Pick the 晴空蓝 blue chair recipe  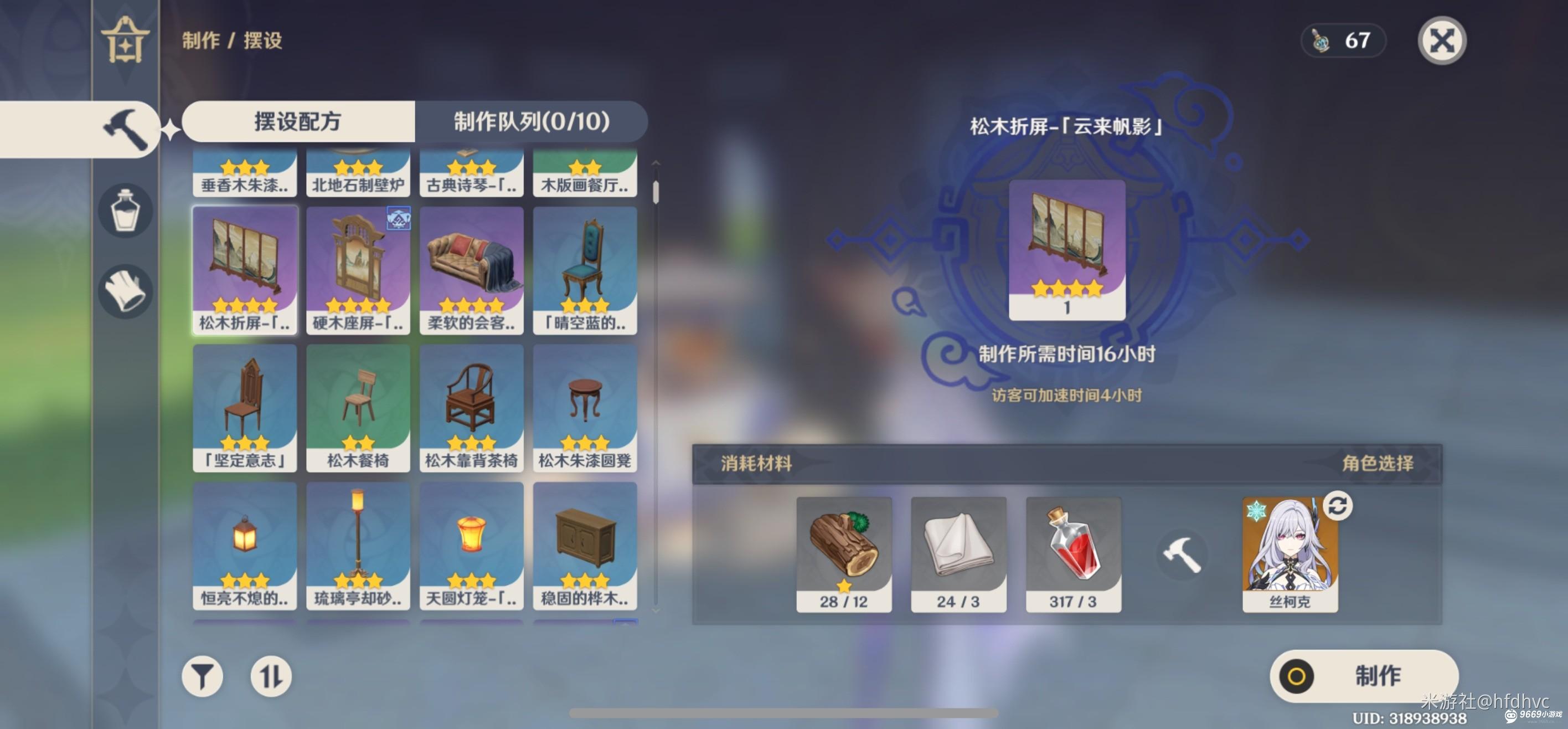pos(585,270)
